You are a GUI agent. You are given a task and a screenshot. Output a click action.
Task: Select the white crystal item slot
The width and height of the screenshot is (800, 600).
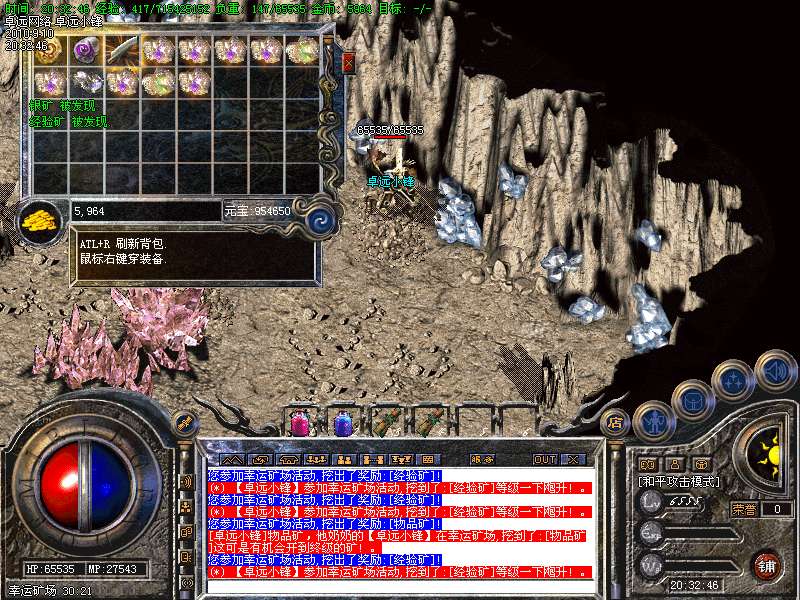click(x=87, y=83)
